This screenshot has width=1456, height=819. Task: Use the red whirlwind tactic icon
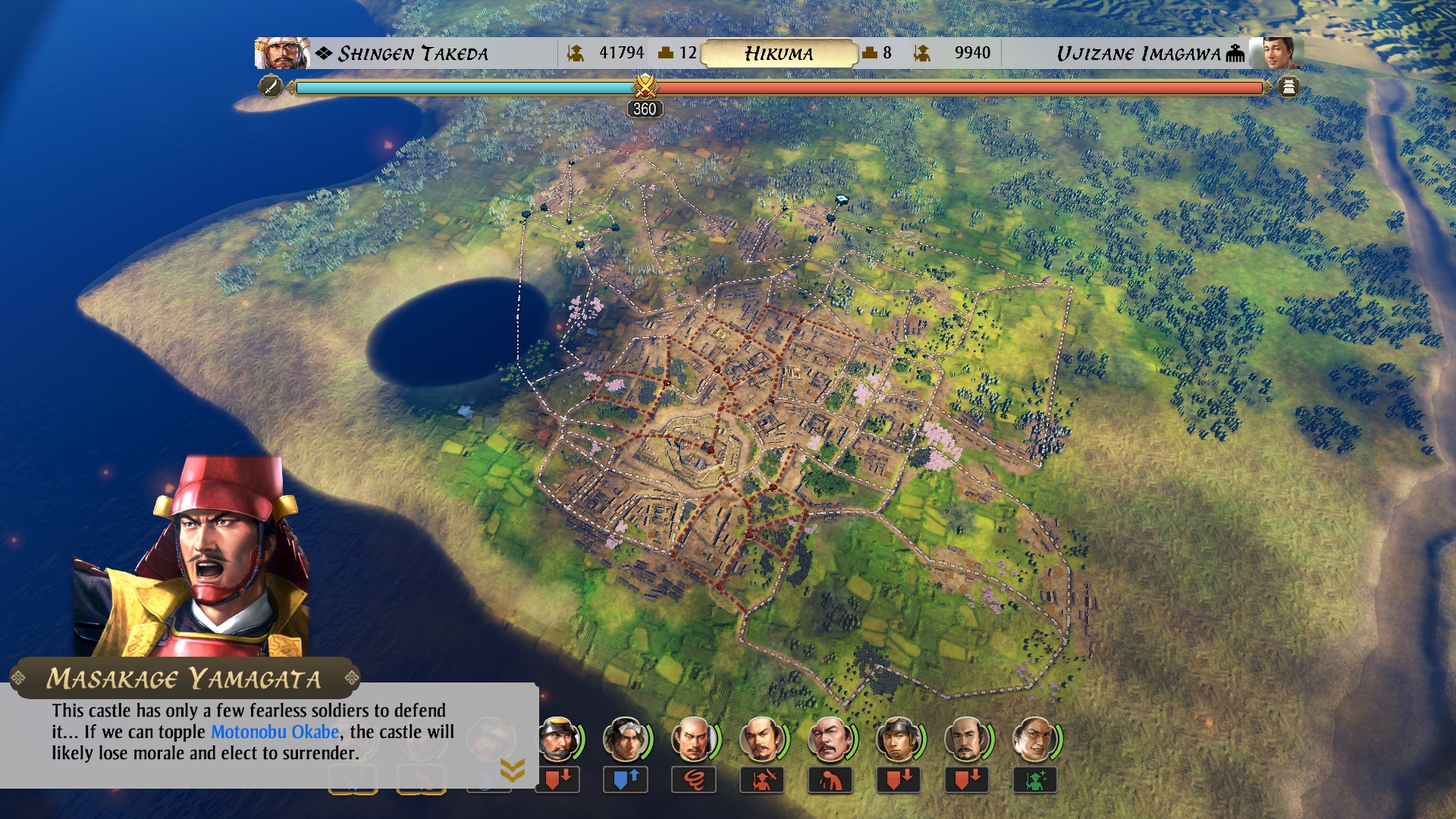694,780
